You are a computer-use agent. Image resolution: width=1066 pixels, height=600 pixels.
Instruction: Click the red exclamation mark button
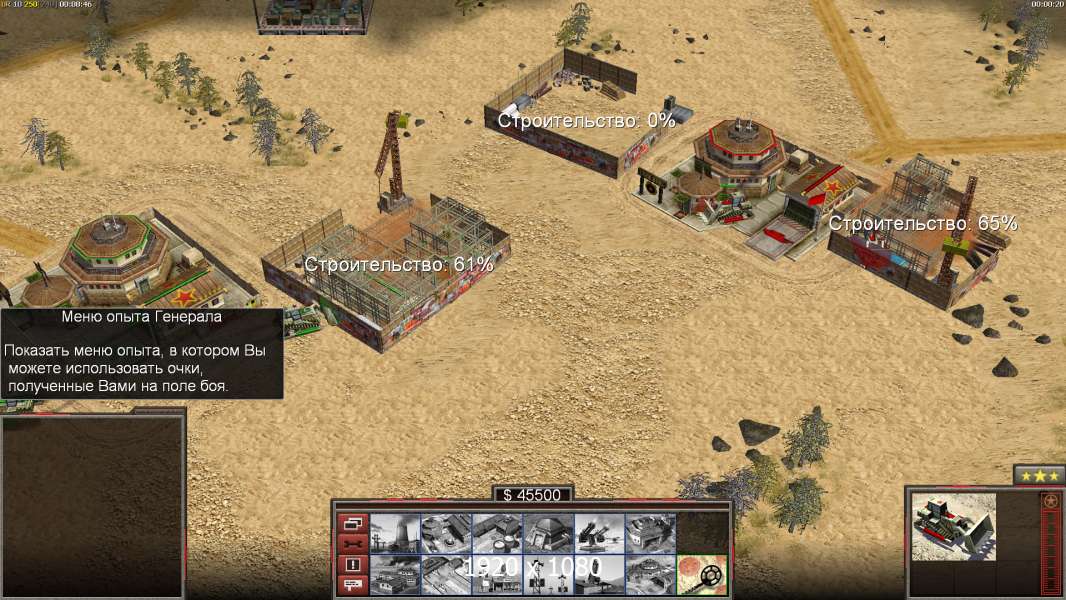point(353,564)
